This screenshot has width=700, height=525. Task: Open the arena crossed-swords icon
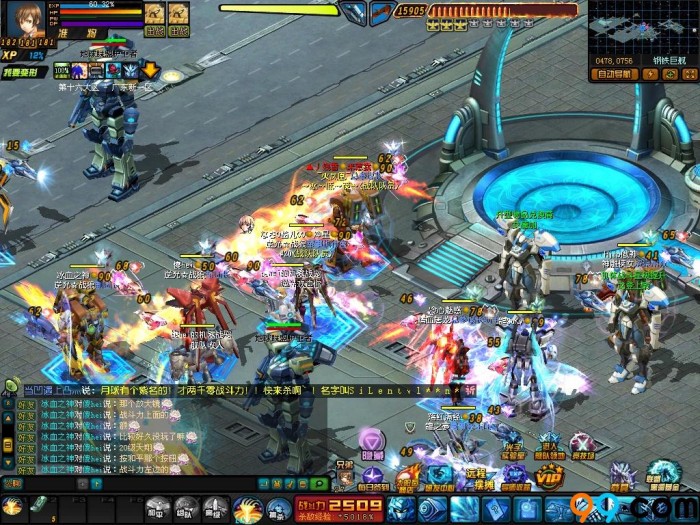(x=583, y=445)
